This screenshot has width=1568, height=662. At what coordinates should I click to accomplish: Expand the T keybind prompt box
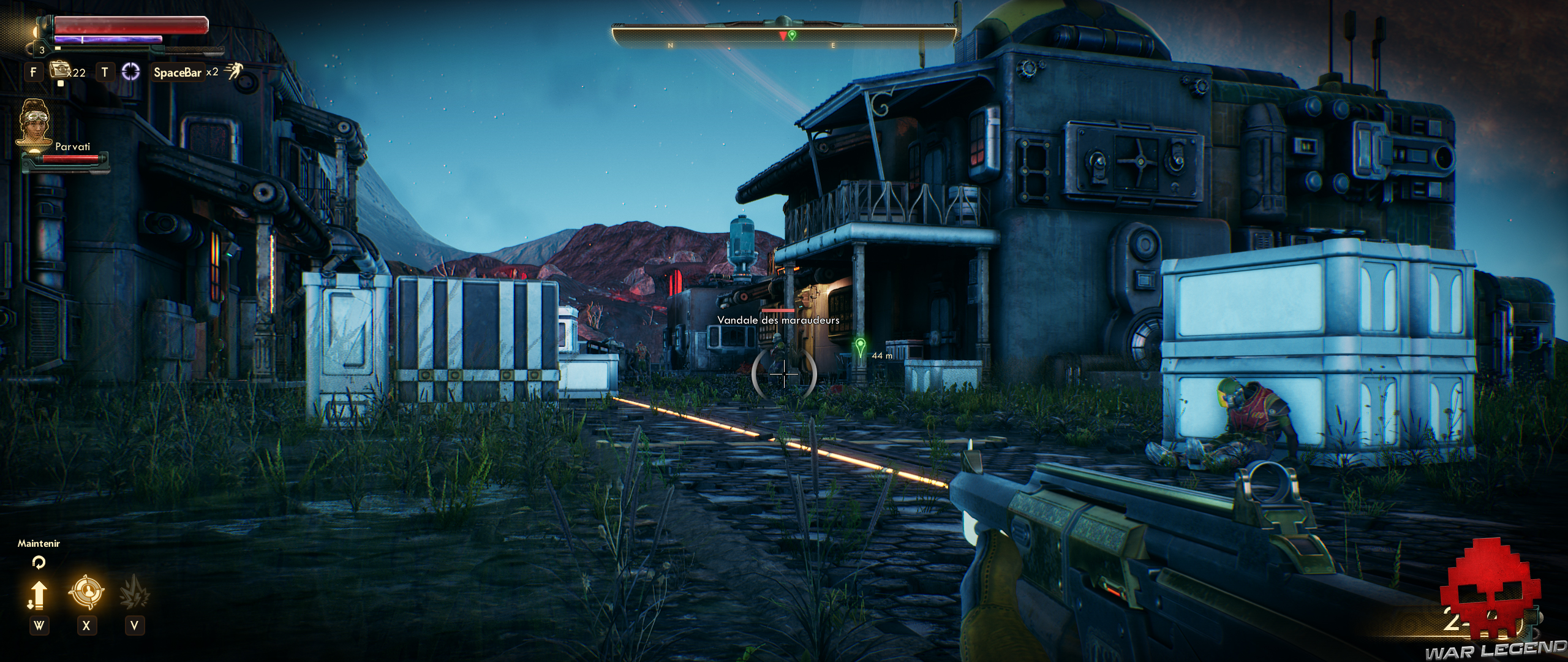click(105, 72)
